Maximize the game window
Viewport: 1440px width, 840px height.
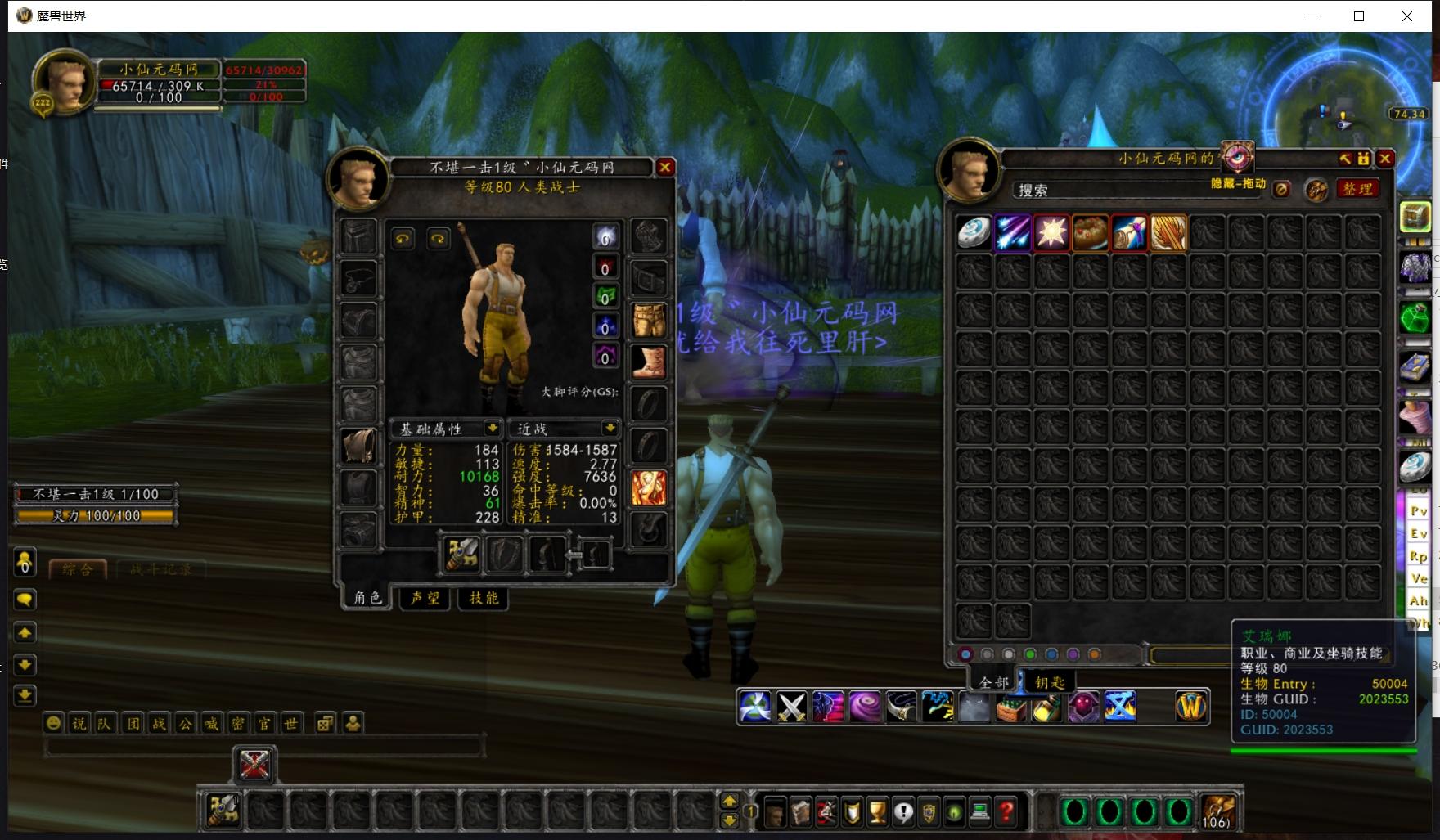[1359, 16]
